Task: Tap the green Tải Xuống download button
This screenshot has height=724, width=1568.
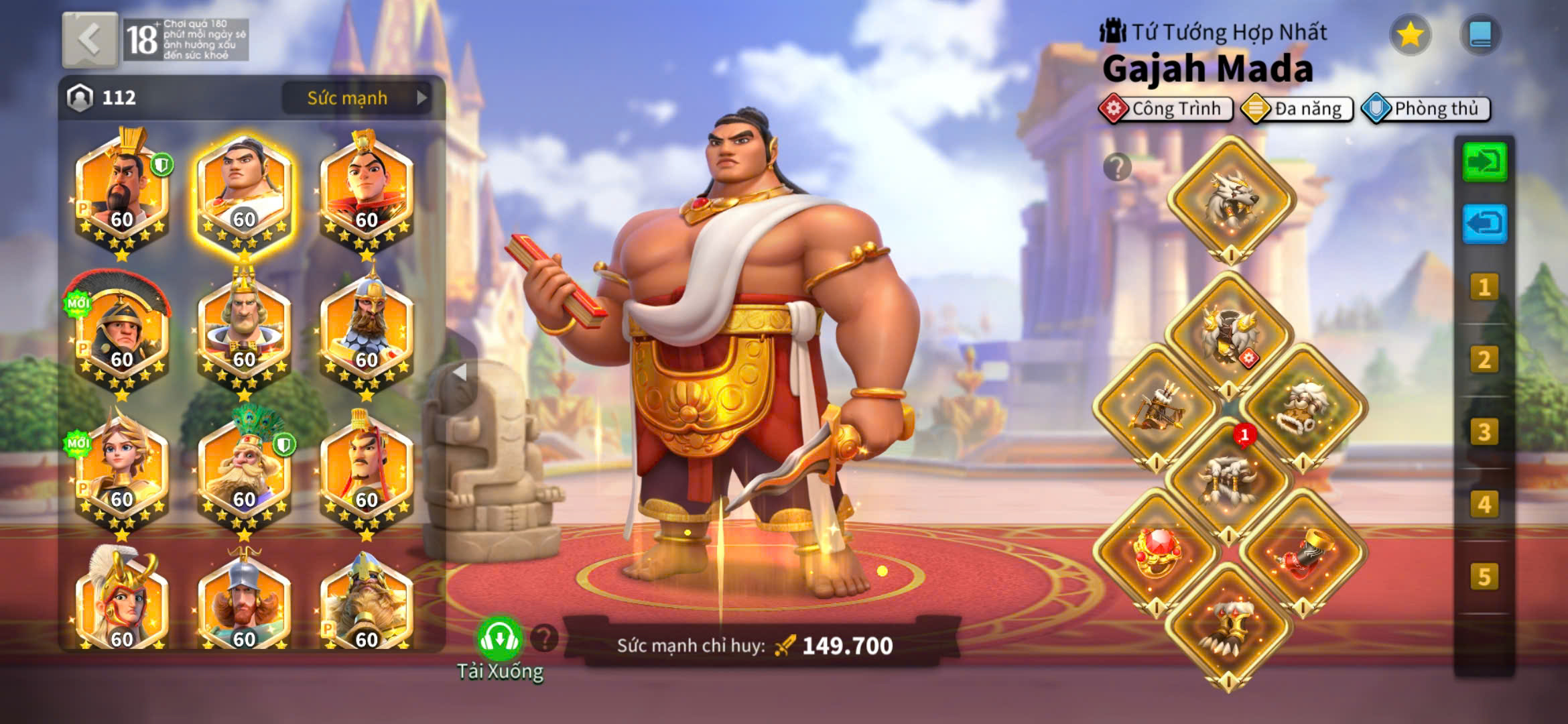Action: click(x=499, y=640)
